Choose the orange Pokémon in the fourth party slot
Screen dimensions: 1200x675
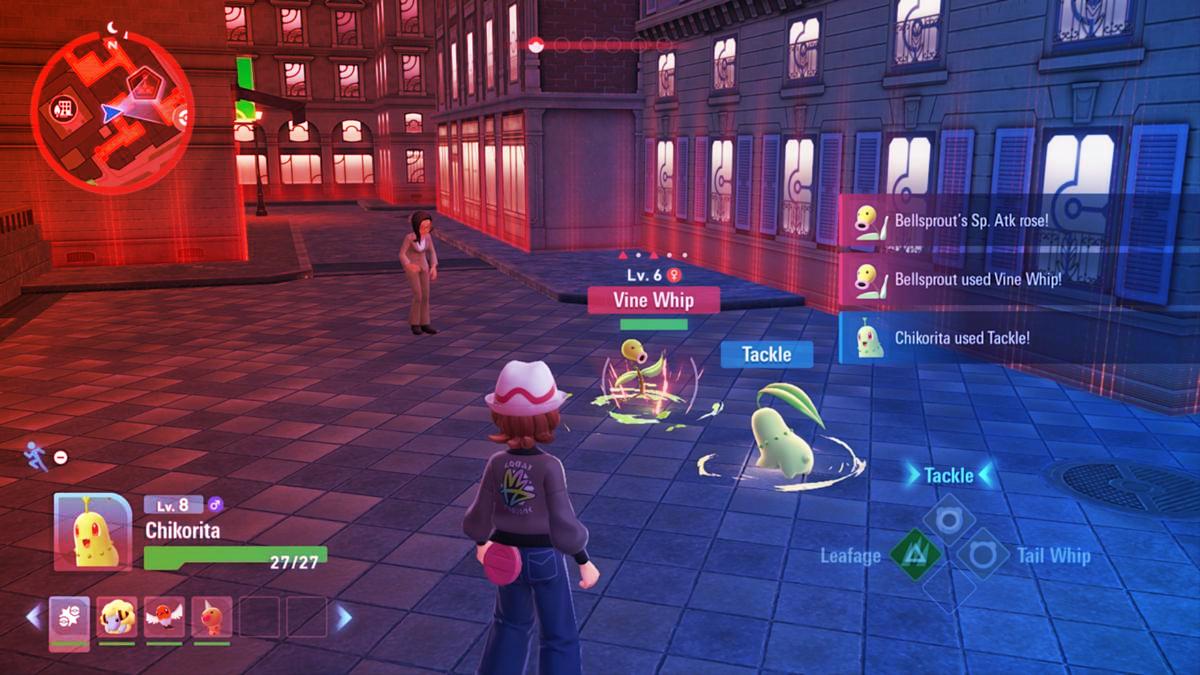coord(211,618)
